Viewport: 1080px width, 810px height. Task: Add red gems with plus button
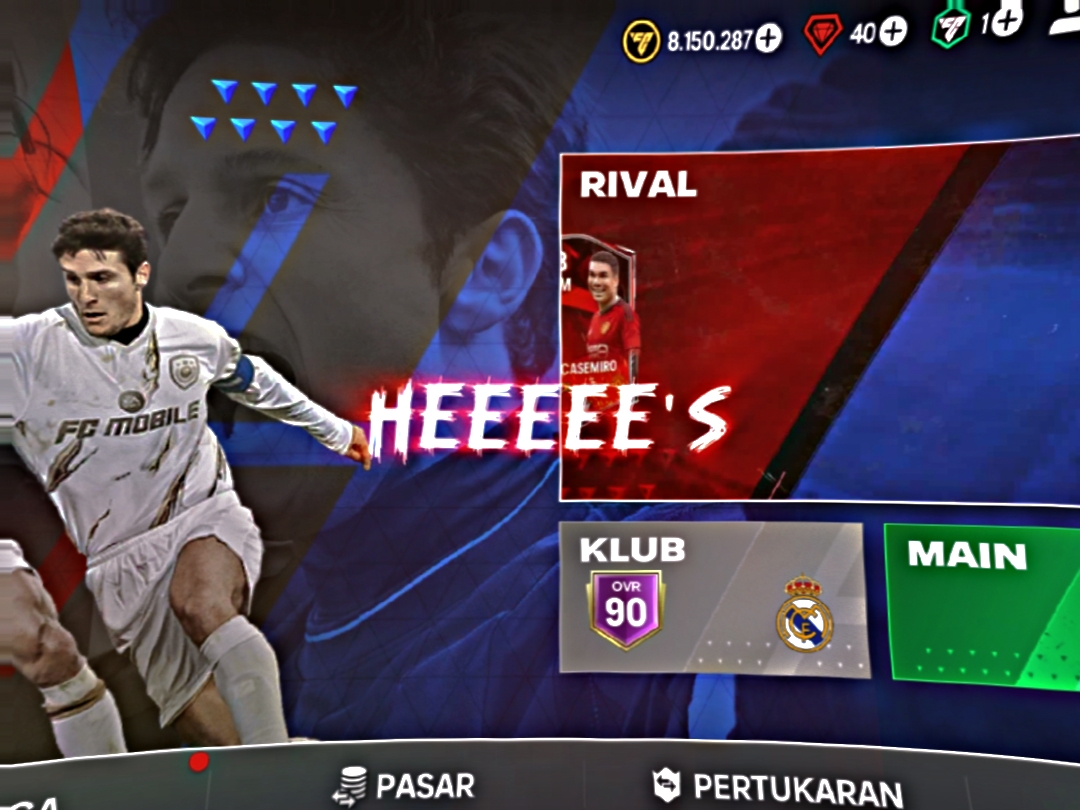pos(893,32)
